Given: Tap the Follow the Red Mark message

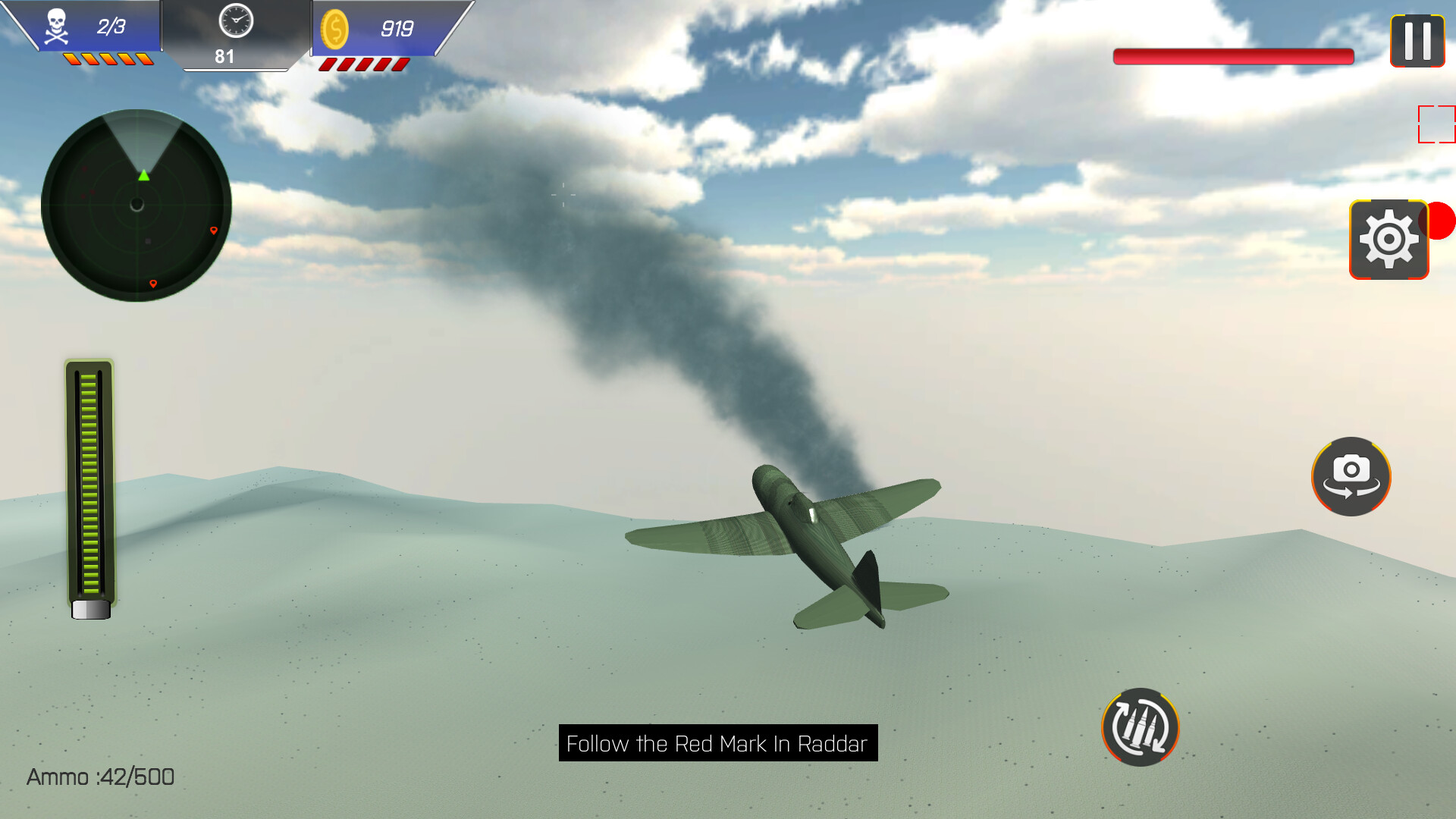Looking at the screenshot, I should coord(717,744).
